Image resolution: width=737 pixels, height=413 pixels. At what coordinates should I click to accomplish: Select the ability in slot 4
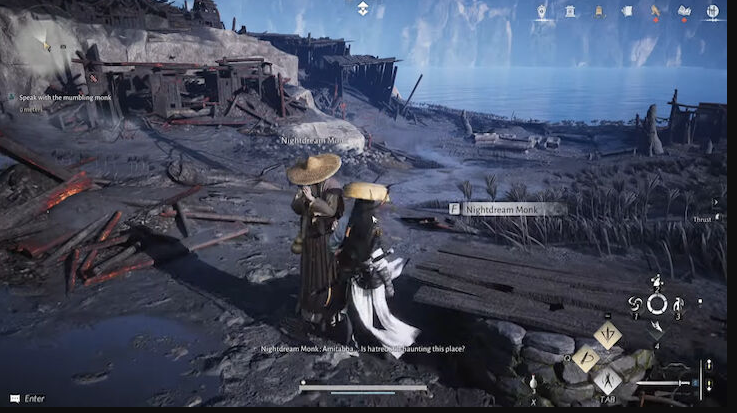[656, 326]
